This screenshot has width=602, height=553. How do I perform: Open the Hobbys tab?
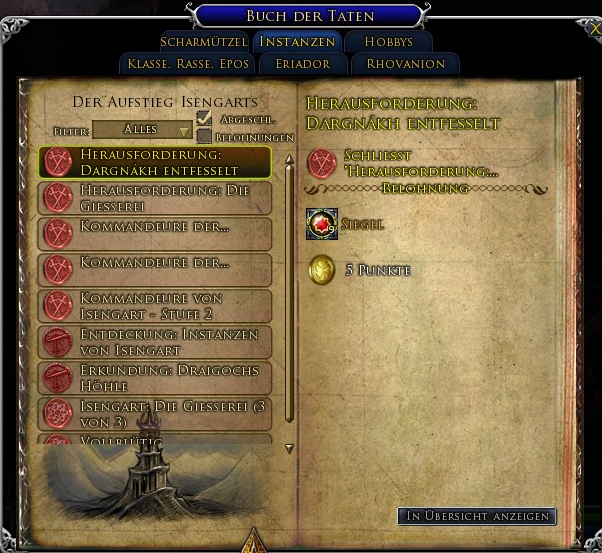(389, 42)
